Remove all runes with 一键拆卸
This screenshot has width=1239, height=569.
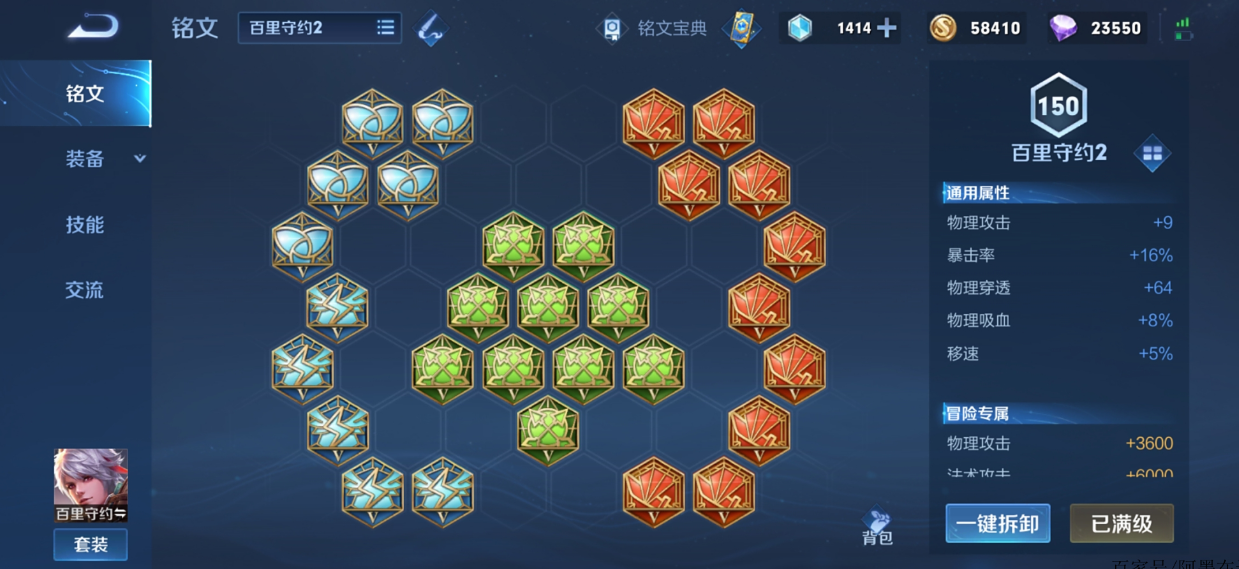click(997, 523)
